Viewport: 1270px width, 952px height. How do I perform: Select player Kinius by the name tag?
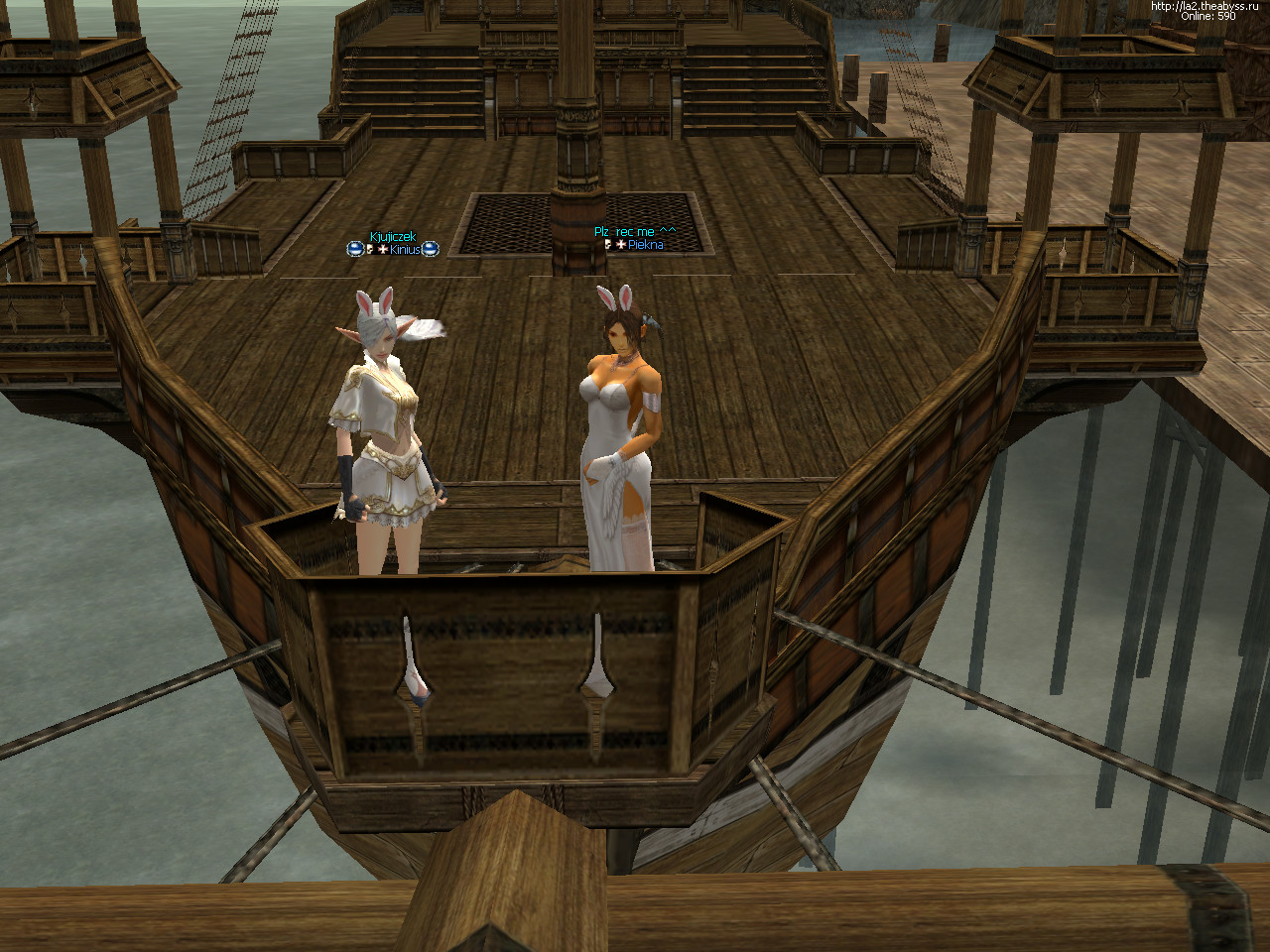tap(405, 250)
